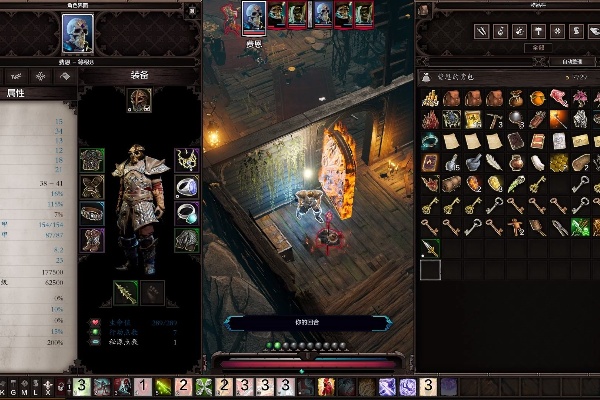Choose the first inventory filter icon at the top

[x=430, y=31]
